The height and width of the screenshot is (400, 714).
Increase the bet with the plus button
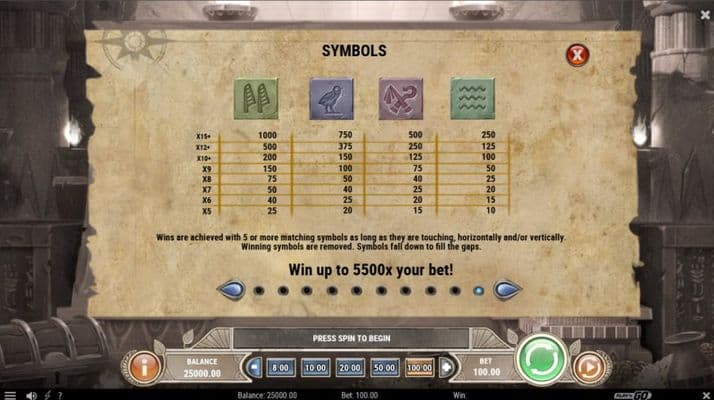point(444,368)
